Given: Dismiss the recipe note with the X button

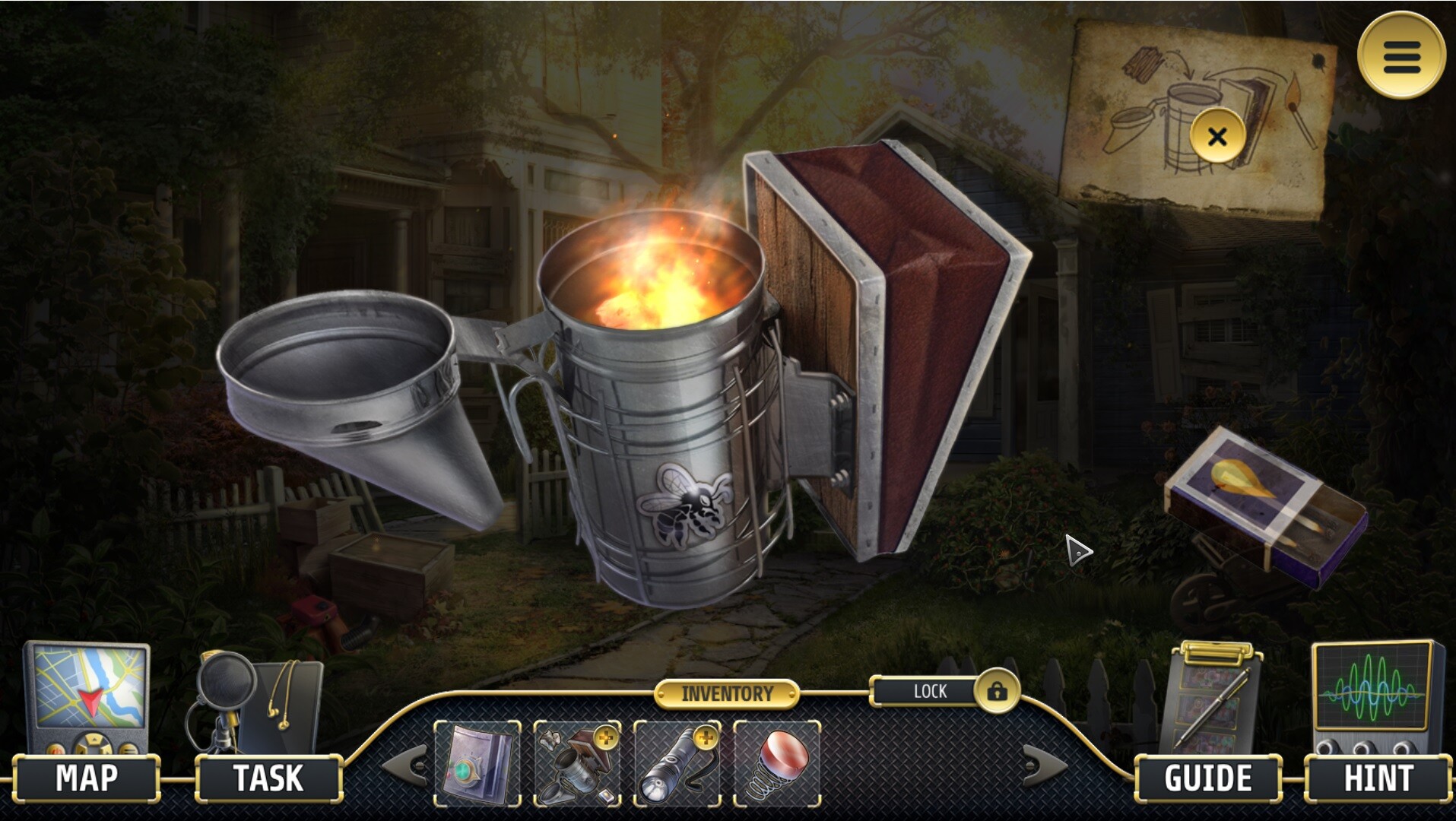Looking at the screenshot, I should tap(1219, 135).
